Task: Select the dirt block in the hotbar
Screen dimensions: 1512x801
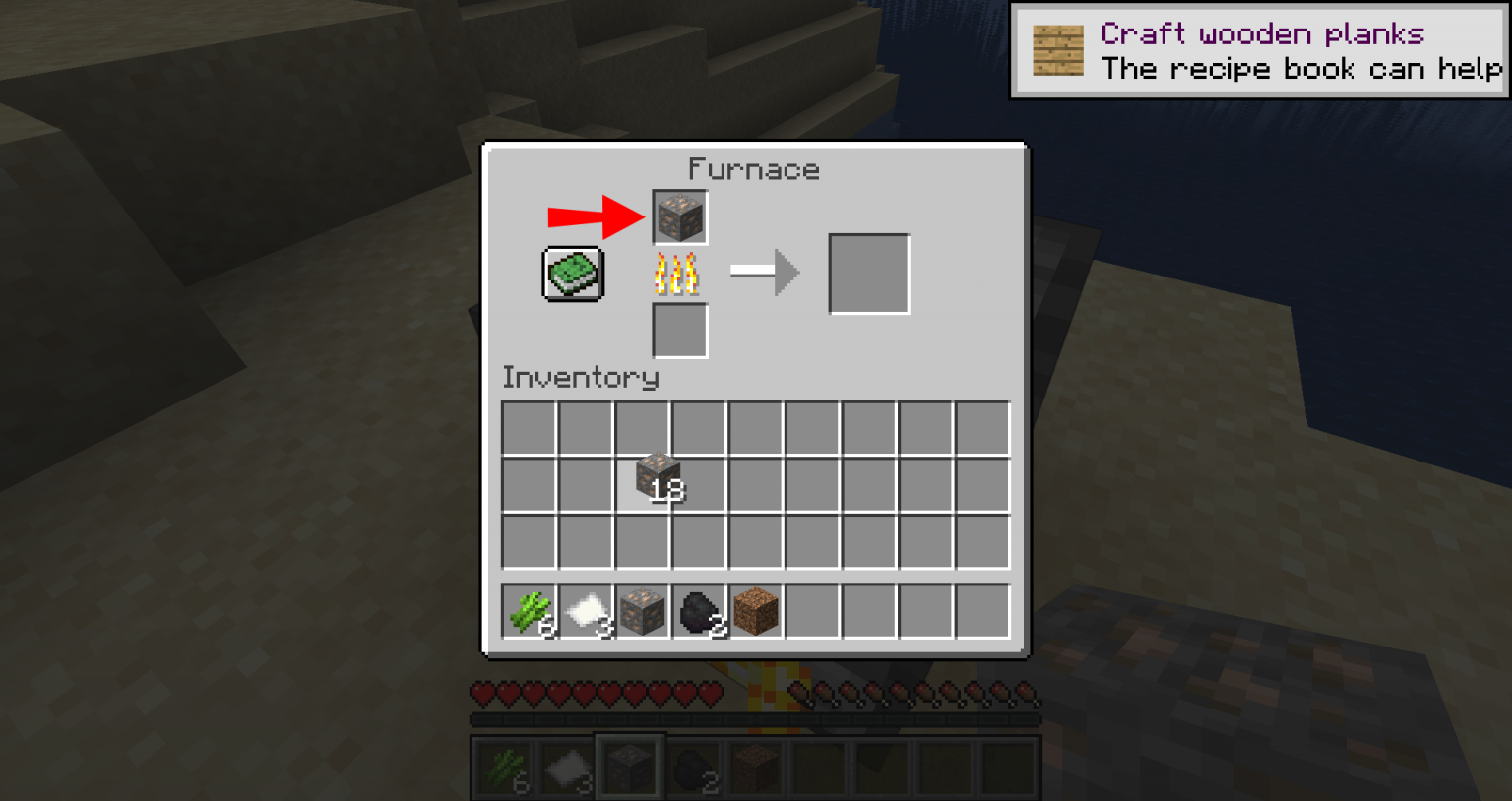Action: click(x=757, y=609)
